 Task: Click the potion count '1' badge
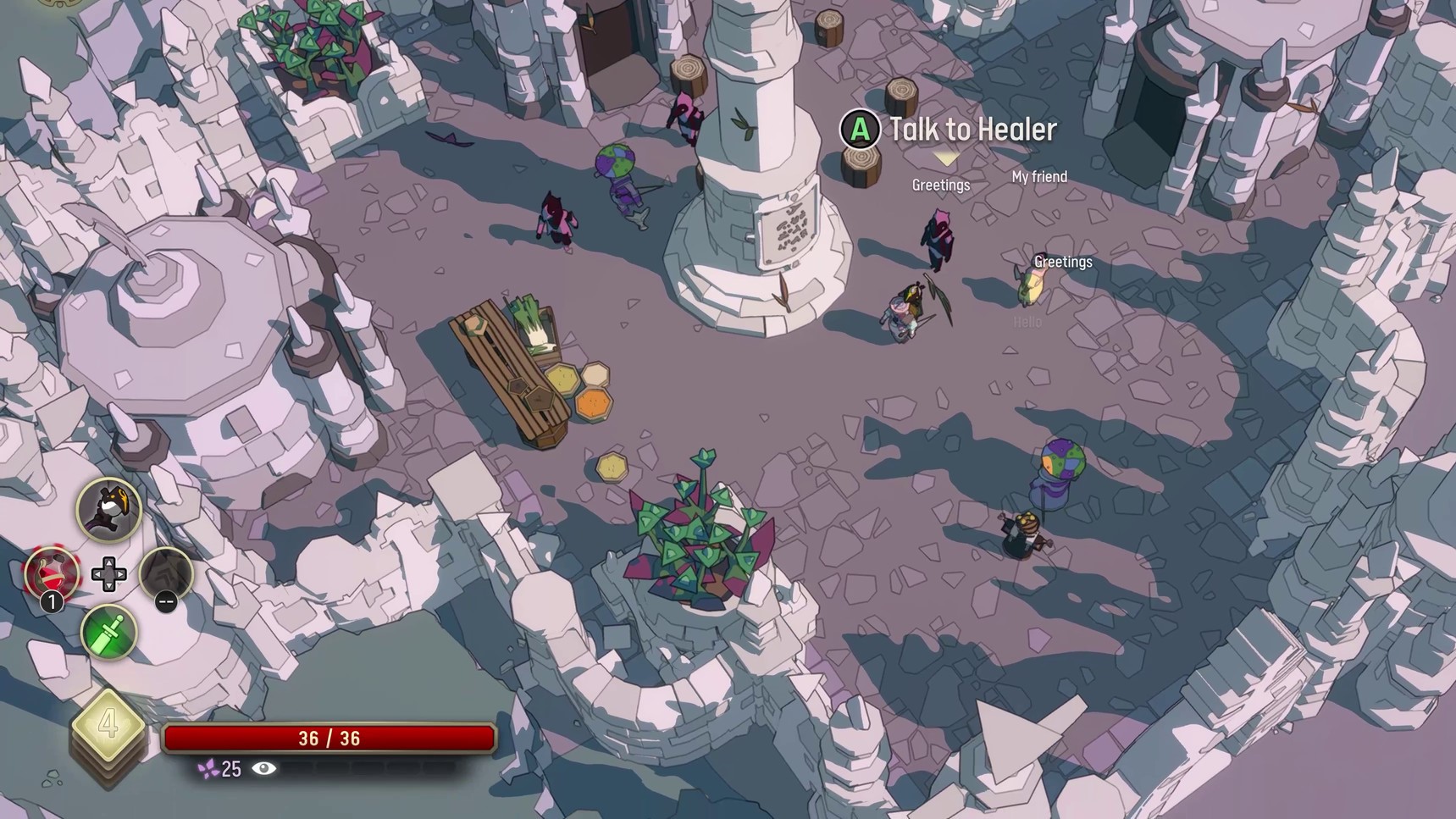53,601
